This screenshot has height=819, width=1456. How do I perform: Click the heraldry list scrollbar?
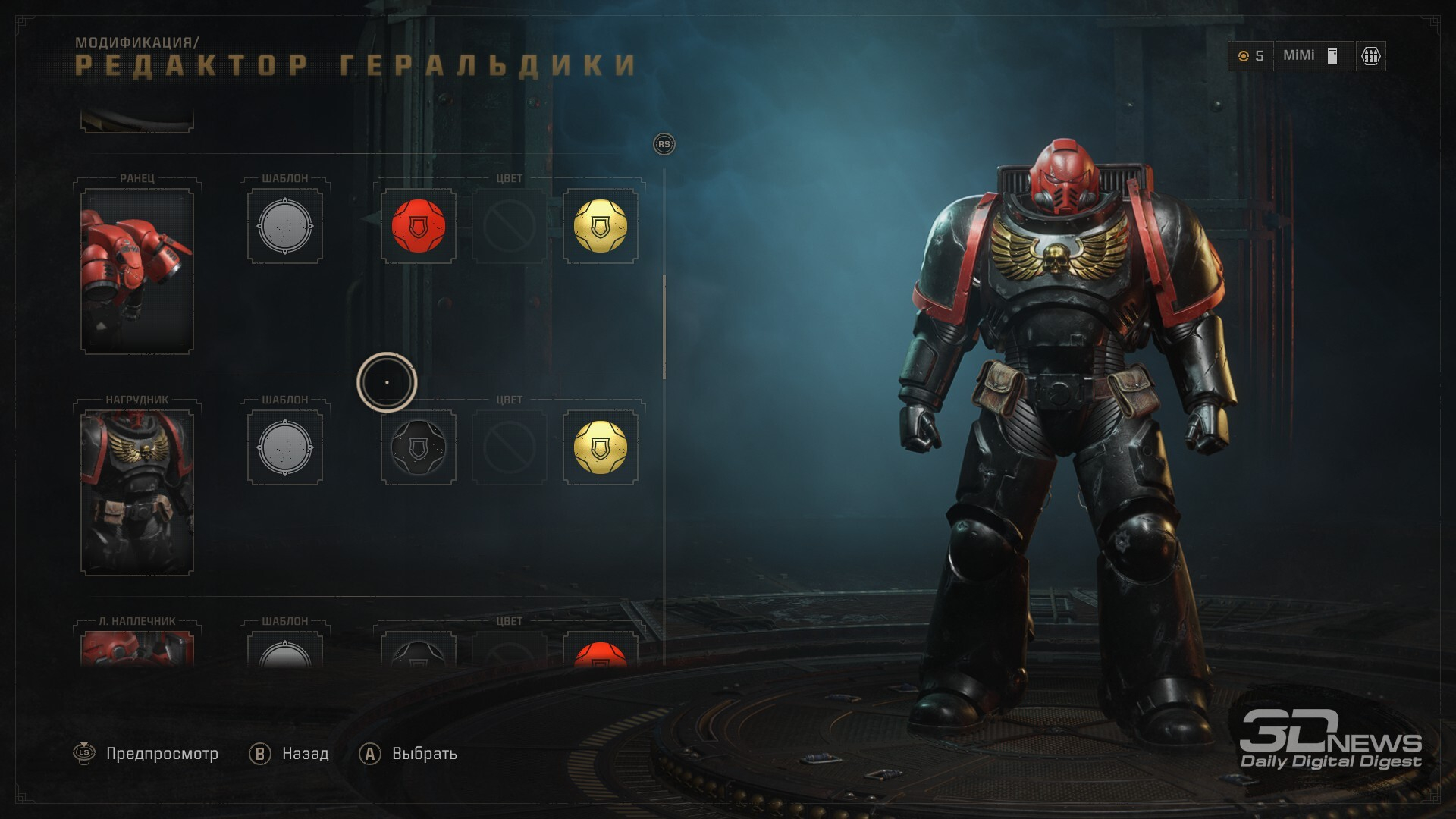click(664, 326)
